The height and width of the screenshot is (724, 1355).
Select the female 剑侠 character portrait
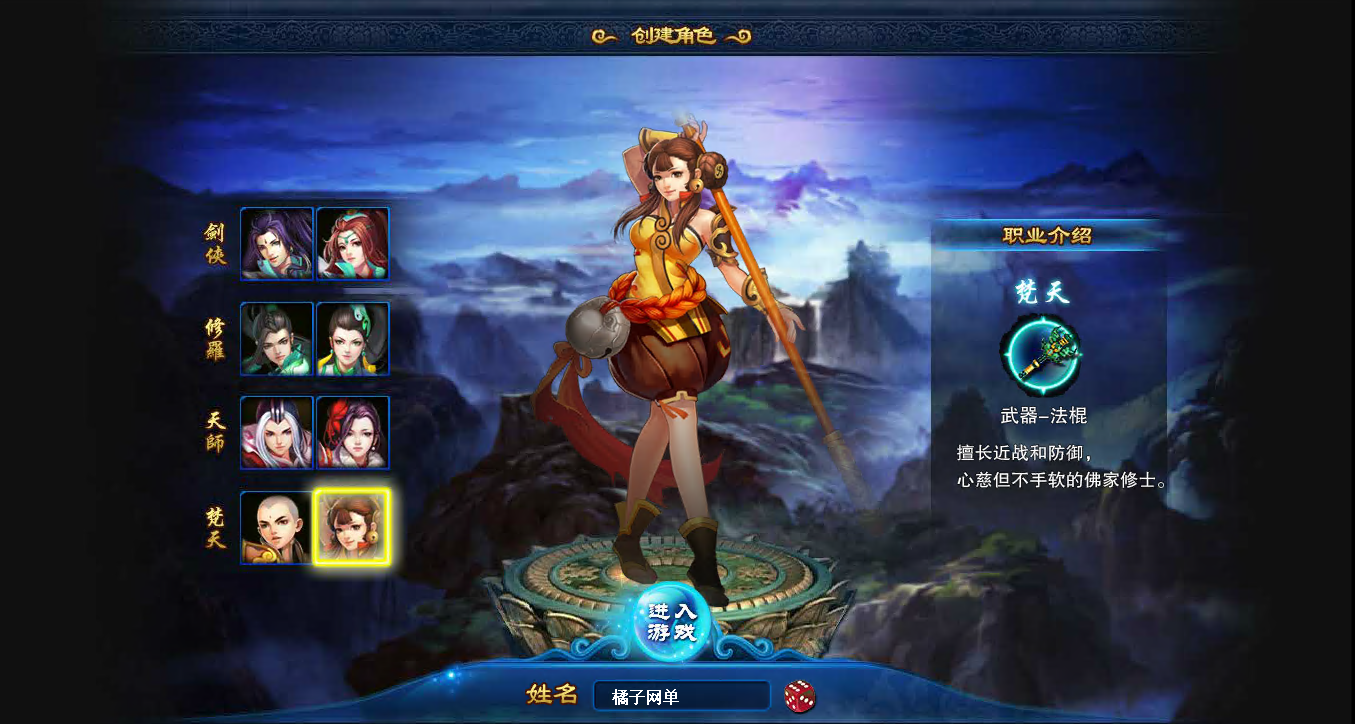(x=352, y=242)
